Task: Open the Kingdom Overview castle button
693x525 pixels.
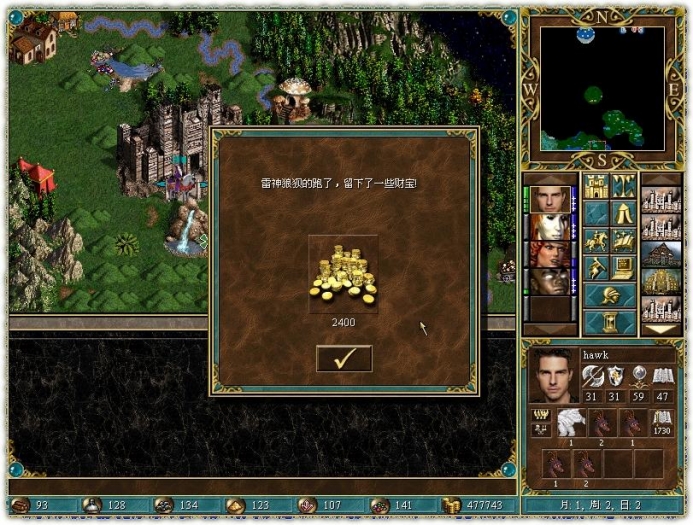Action: (597, 187)
